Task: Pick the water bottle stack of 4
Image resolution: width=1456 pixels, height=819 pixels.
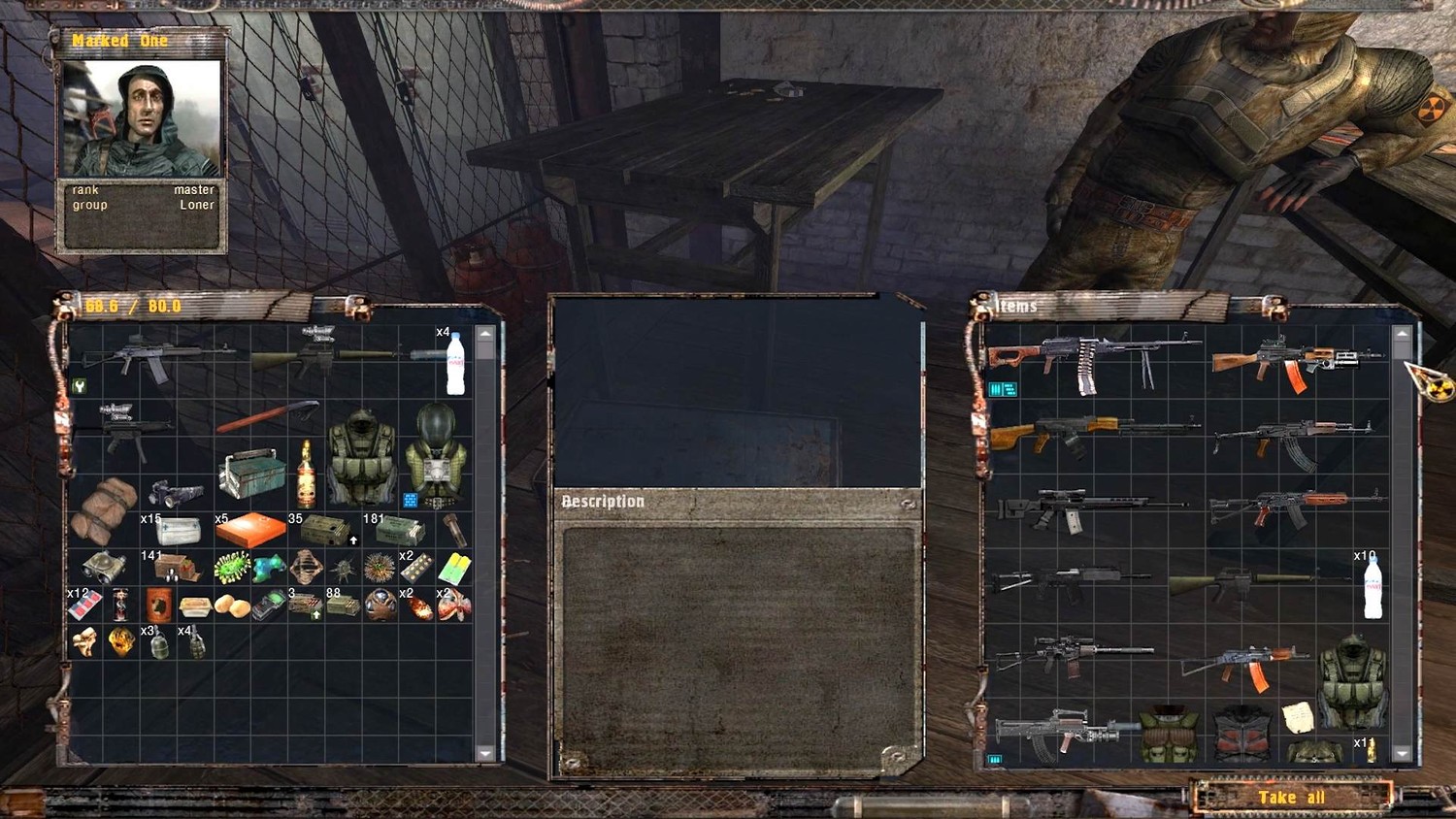Action: [x=454, y=363]
